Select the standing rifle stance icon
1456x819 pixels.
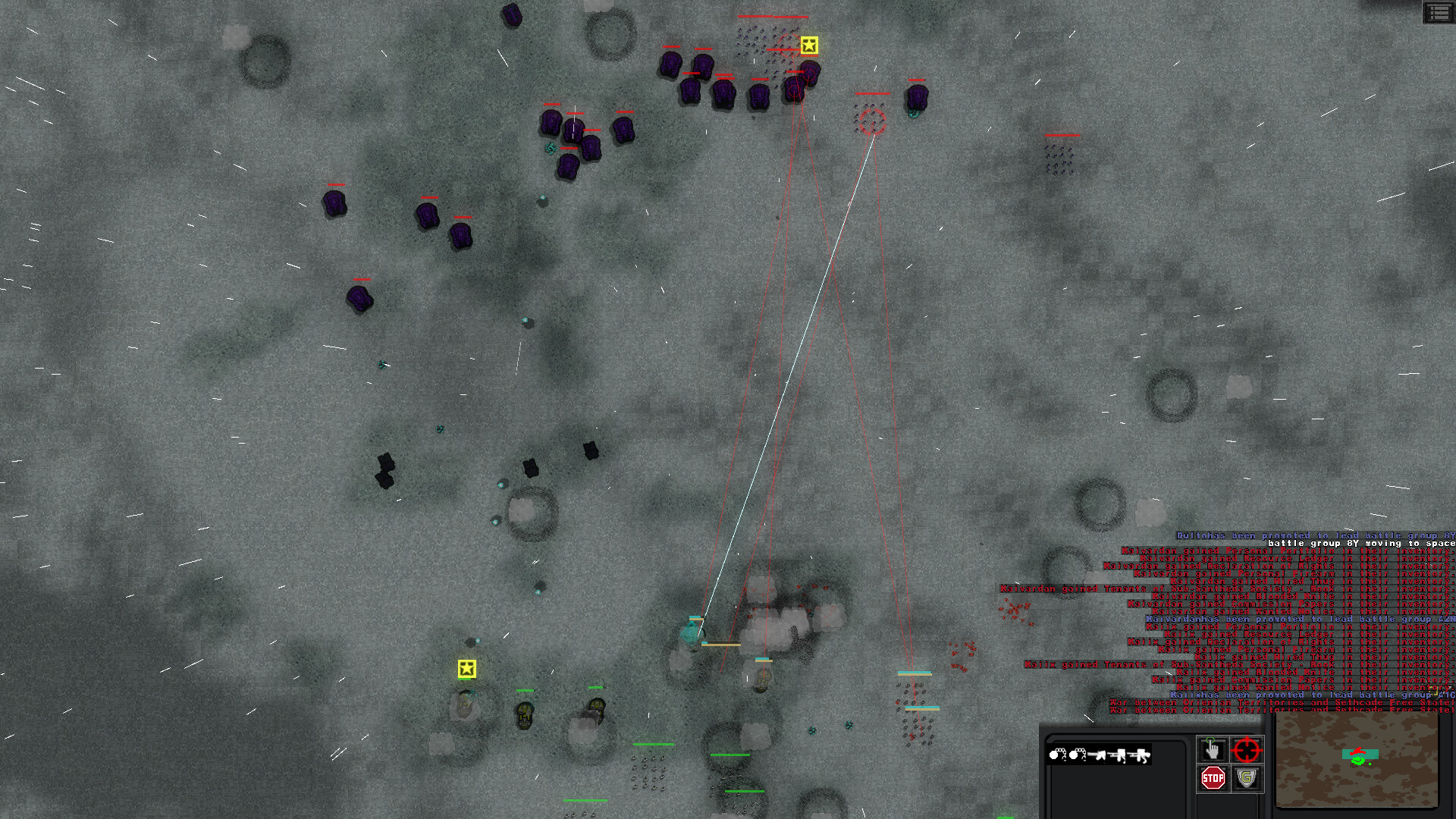pos(1097,755)
